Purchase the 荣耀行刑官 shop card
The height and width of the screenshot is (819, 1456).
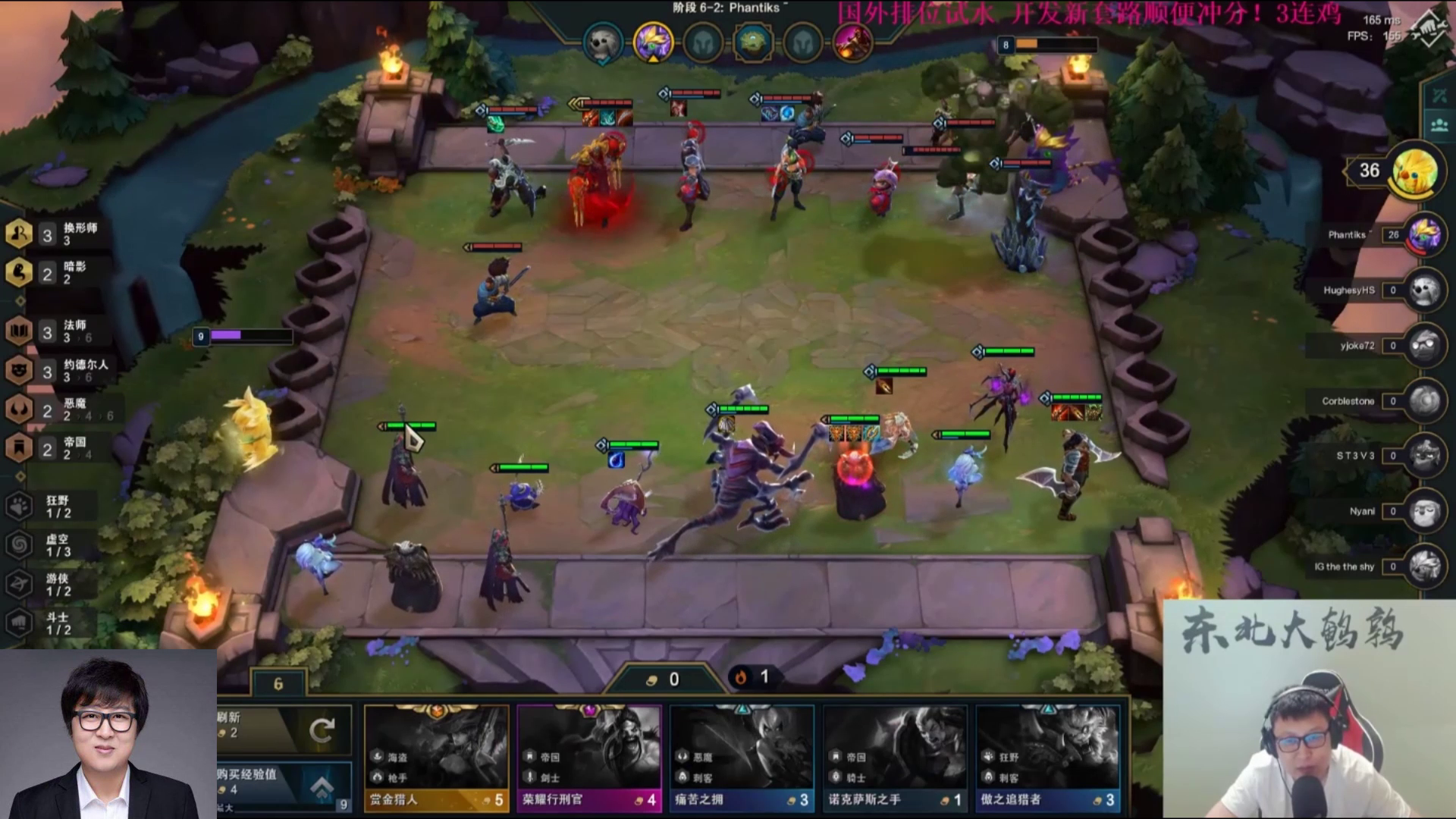pos(589,758)
